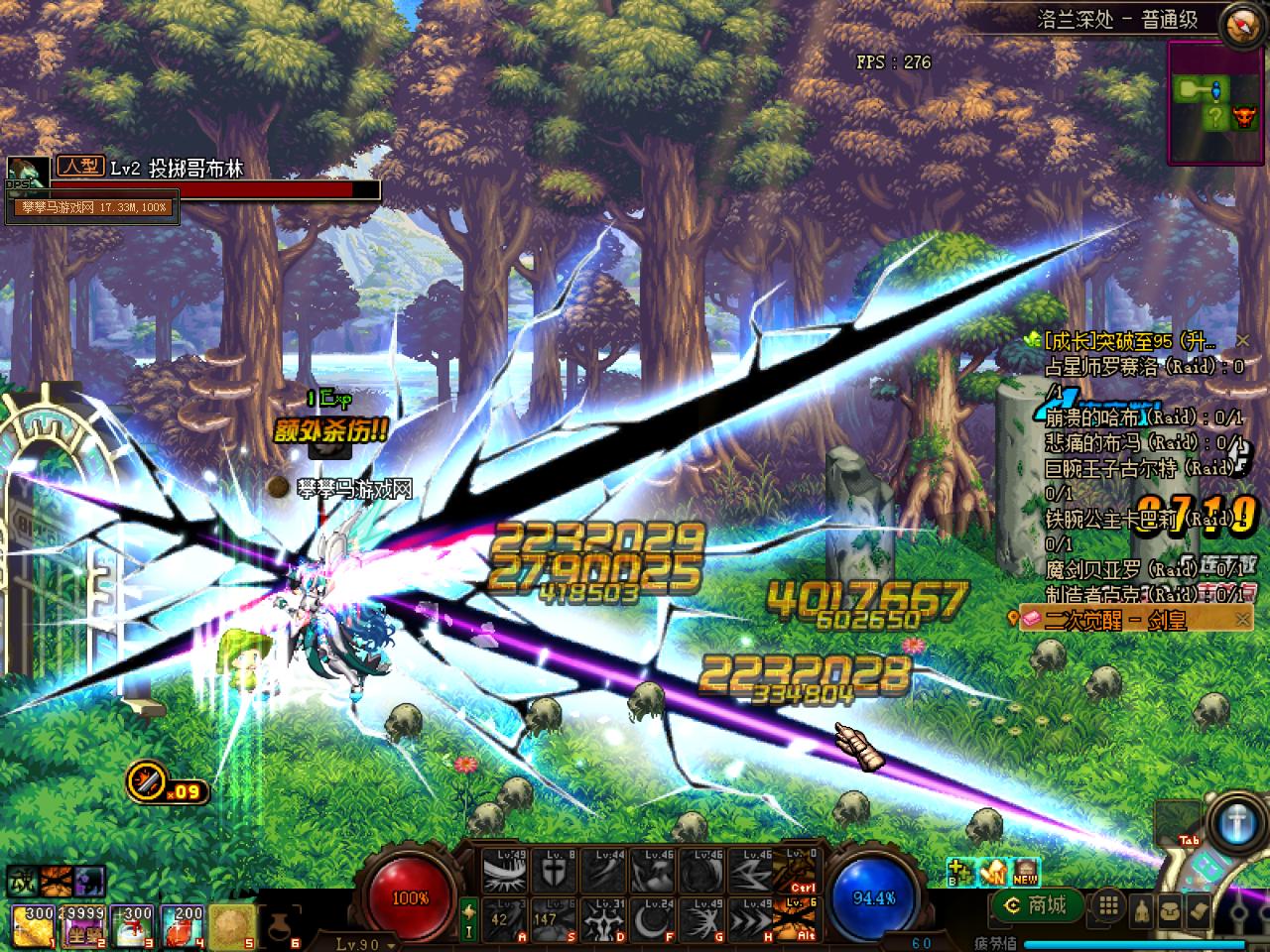The height and width of the screenshot is (952, 1270).
Task: Click the compass icon above the minimap
Action: [x=1244, y=23]
